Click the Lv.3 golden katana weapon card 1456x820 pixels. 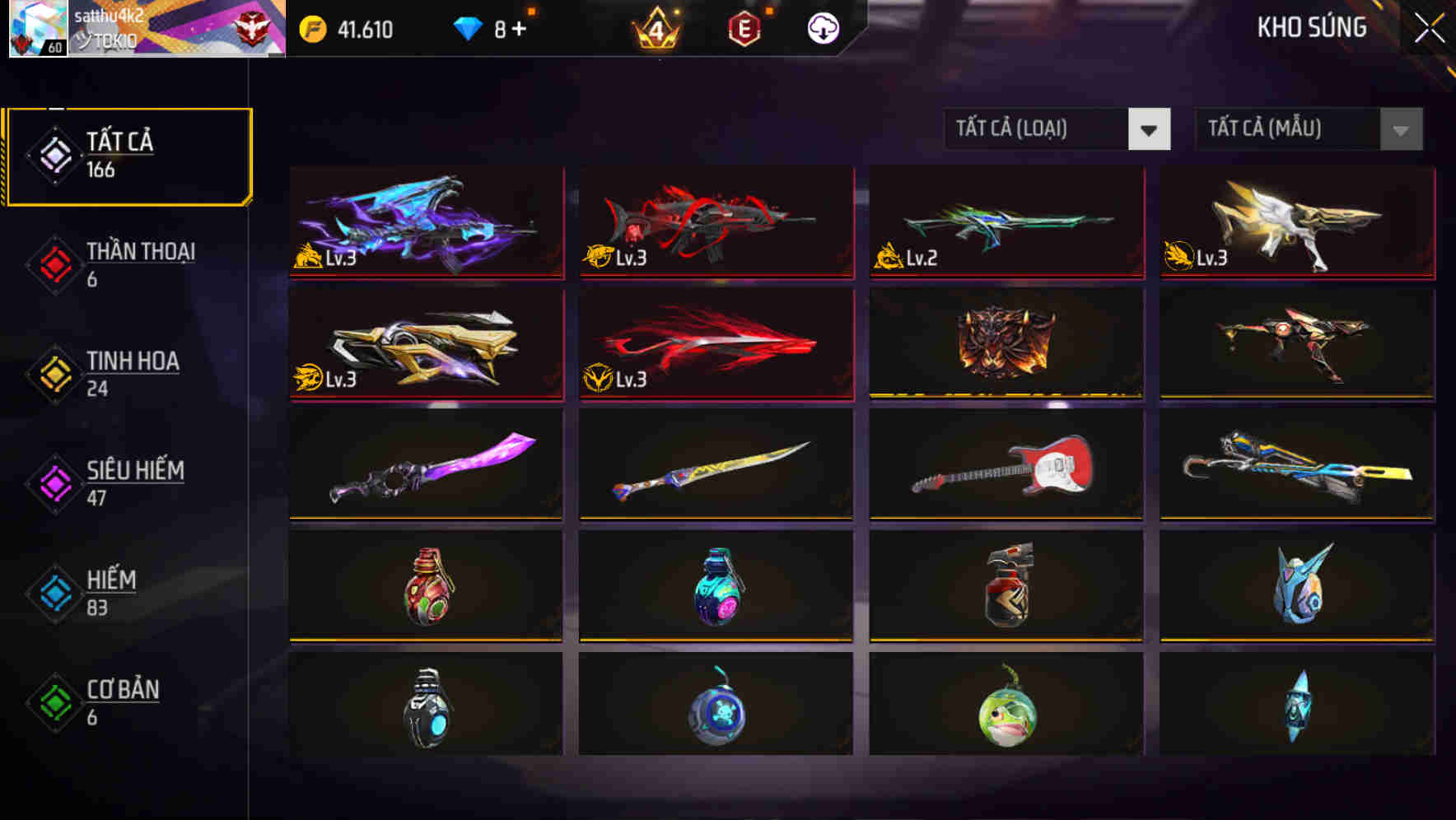[425, 344]
